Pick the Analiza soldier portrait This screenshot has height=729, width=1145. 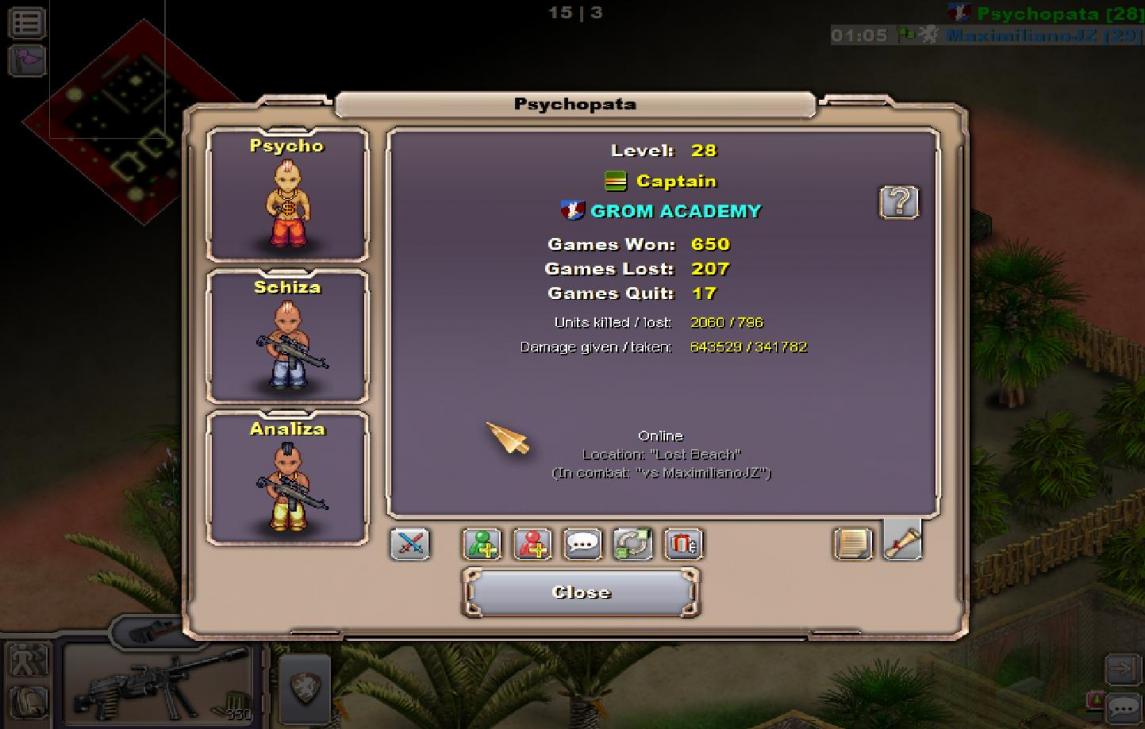click(287, 478)
